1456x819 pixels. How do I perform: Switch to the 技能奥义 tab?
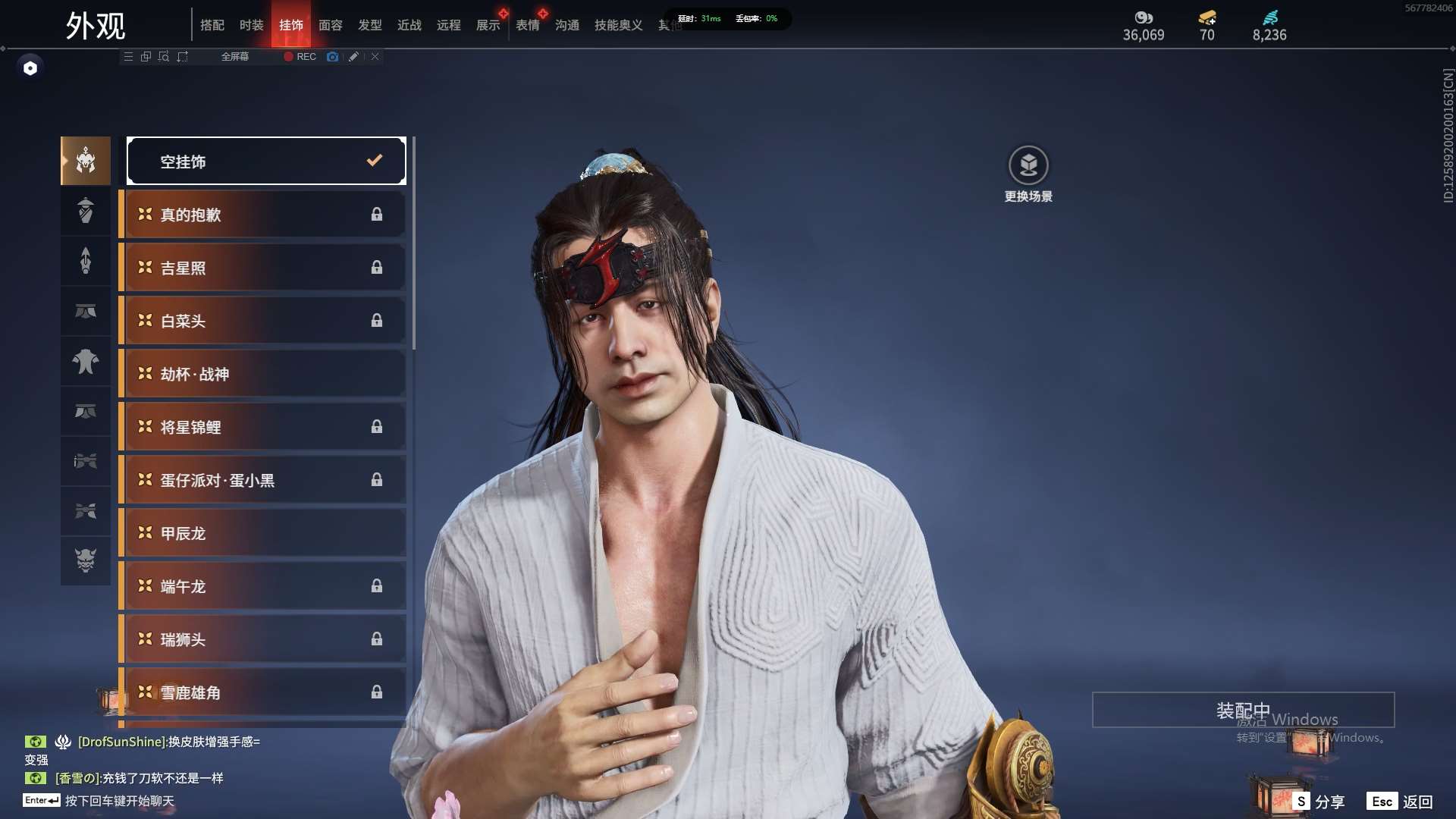(x=618, y=25)
